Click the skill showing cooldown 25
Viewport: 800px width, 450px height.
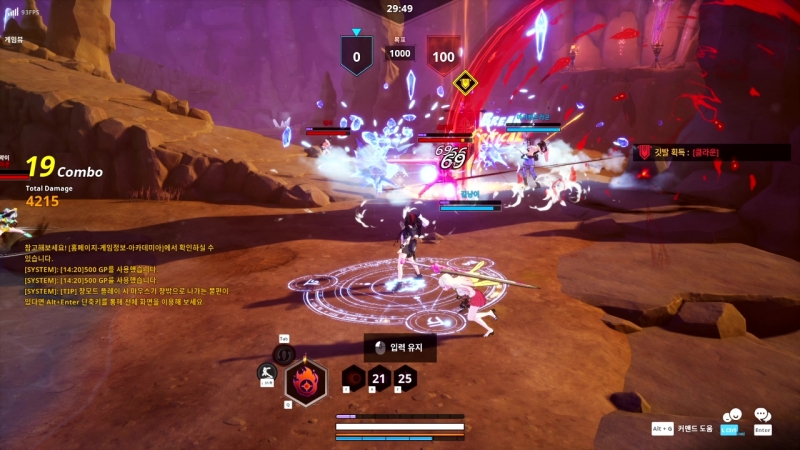coord(404,378)
